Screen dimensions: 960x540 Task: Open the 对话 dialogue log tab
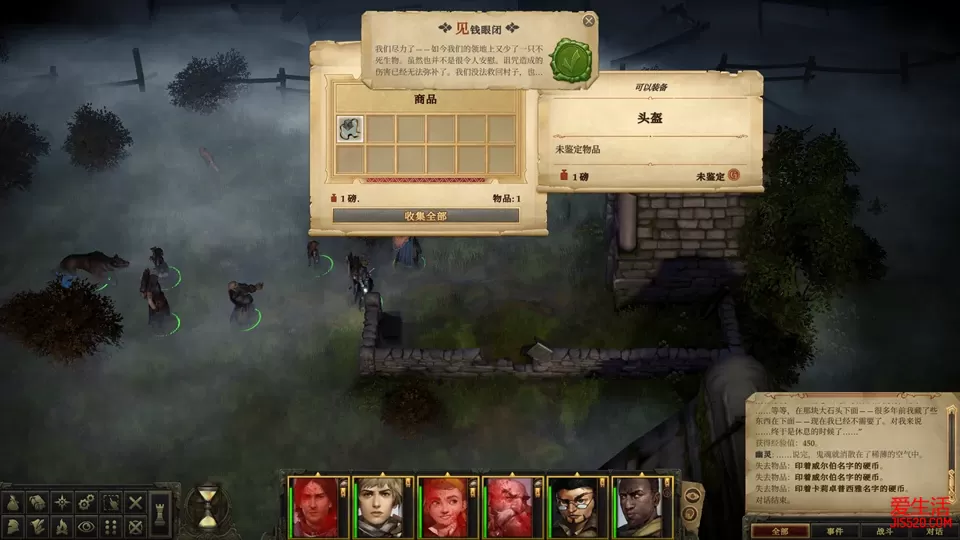tap(933, 531)
